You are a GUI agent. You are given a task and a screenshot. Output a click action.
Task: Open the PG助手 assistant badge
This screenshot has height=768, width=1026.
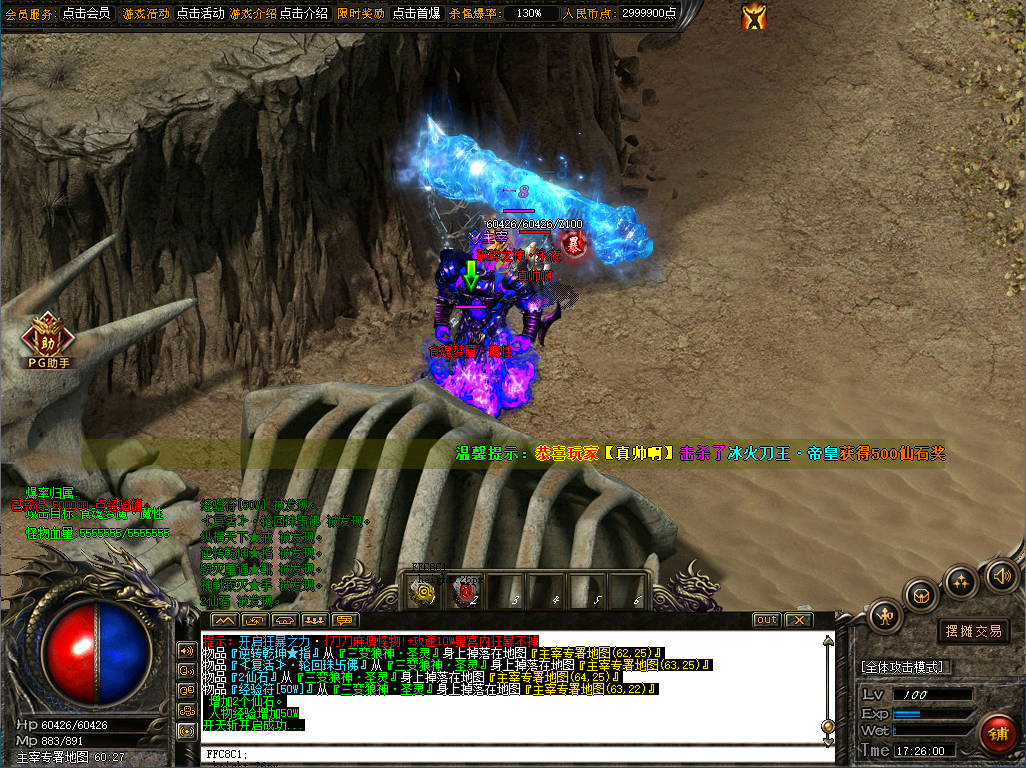pos(47,337)
